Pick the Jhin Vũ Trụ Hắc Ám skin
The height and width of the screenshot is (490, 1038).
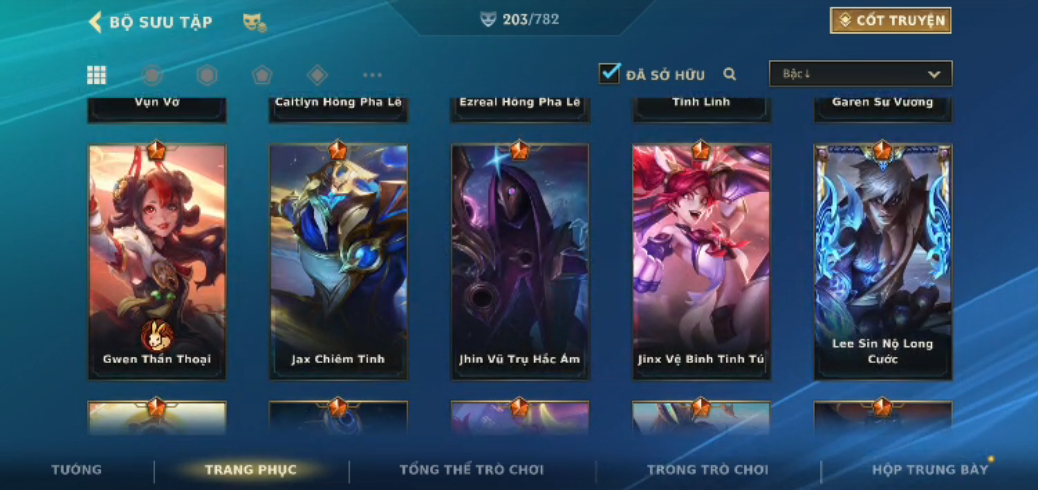520,261
